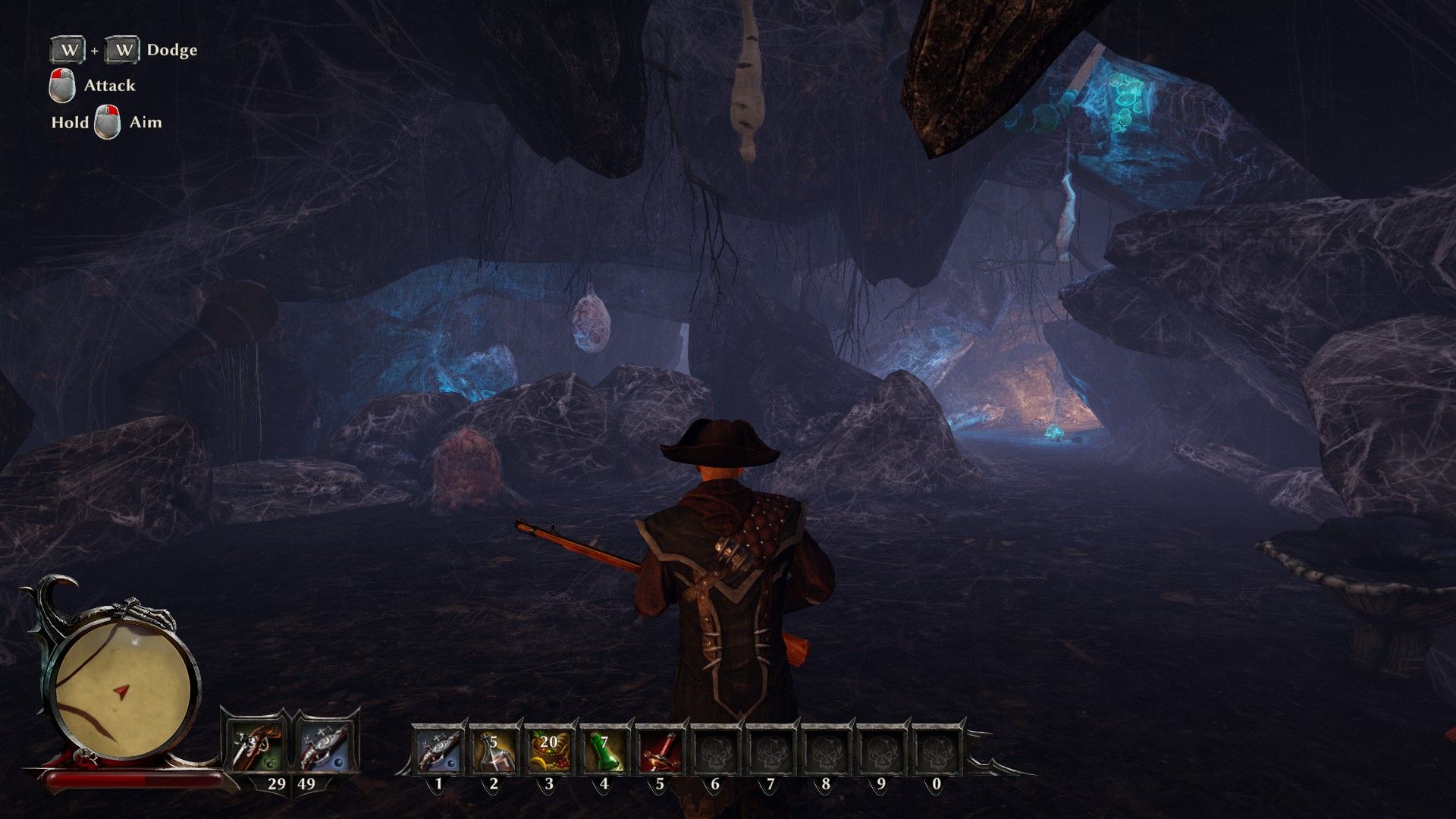Select the food basket in slot 3
This screenshot has height=819, width=1456.
[x=549, y=750]
